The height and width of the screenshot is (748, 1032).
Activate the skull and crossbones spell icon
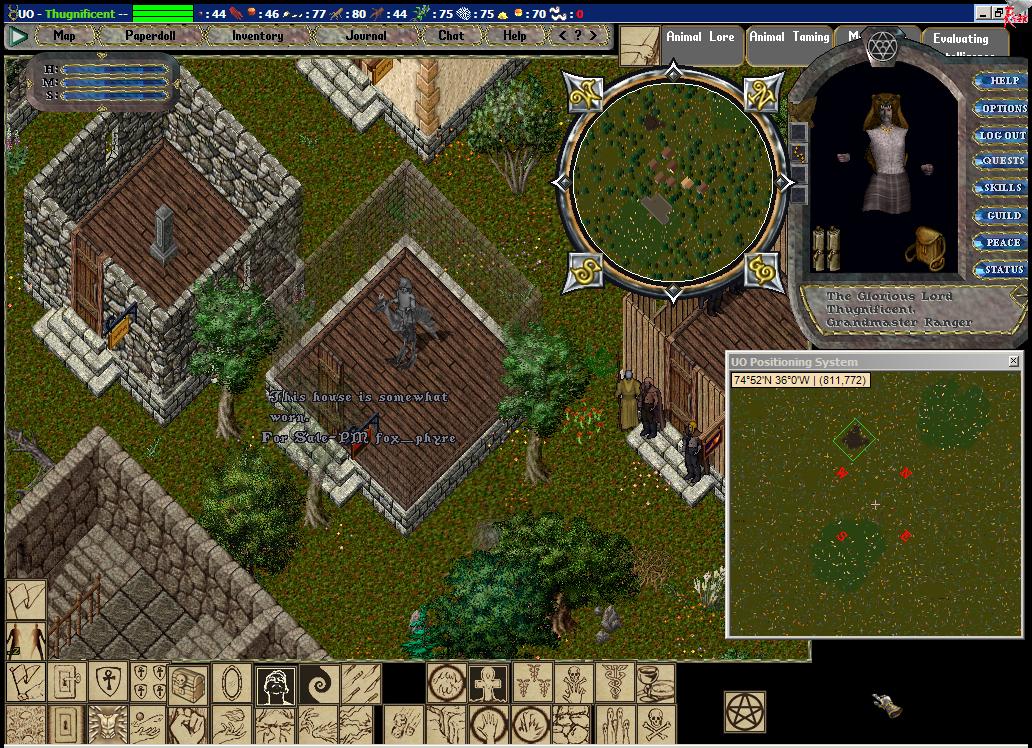click(x=655, y=723)
